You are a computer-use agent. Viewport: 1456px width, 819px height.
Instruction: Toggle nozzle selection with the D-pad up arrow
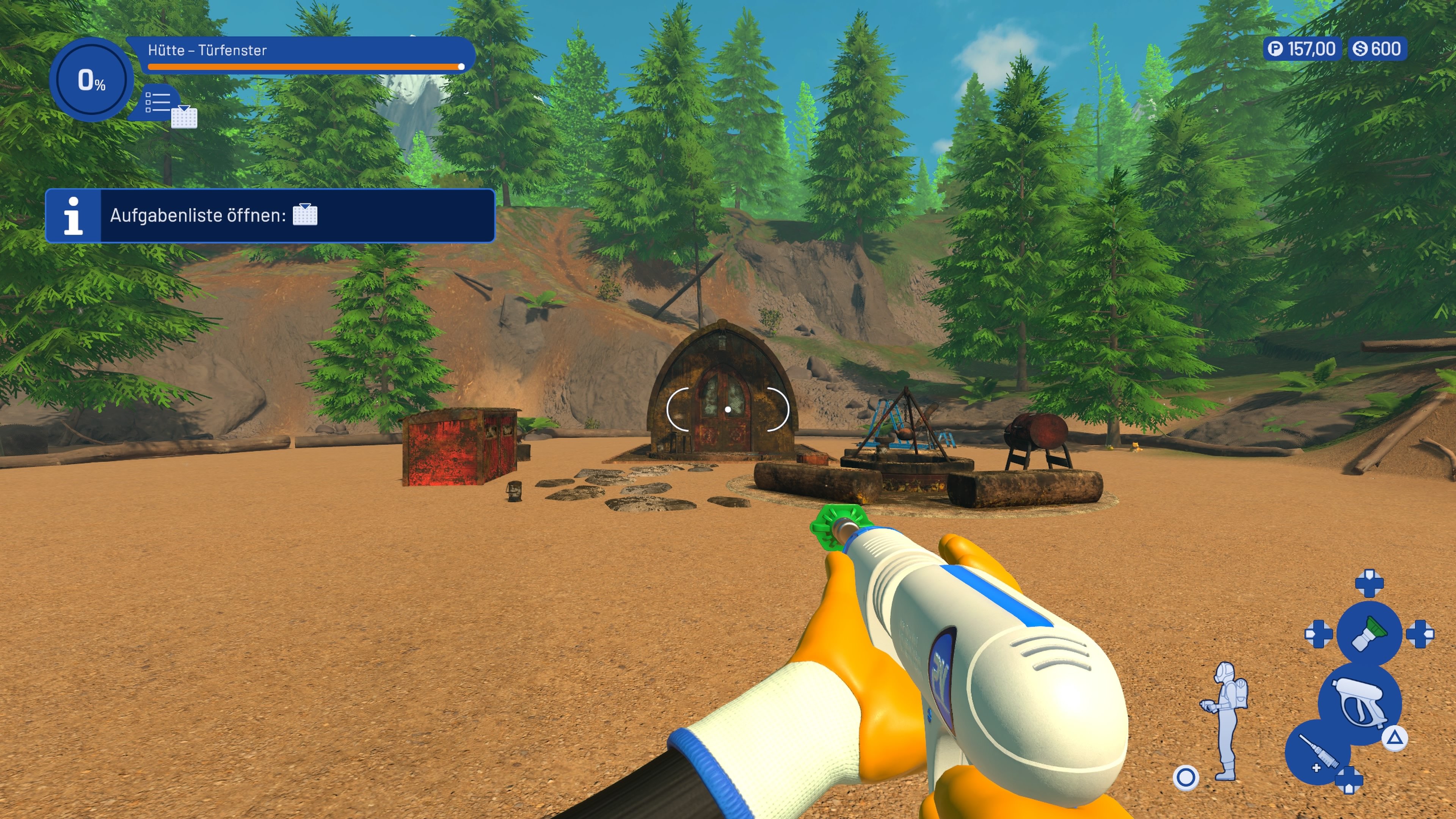pyautogui.click(x=1369, y=584)
